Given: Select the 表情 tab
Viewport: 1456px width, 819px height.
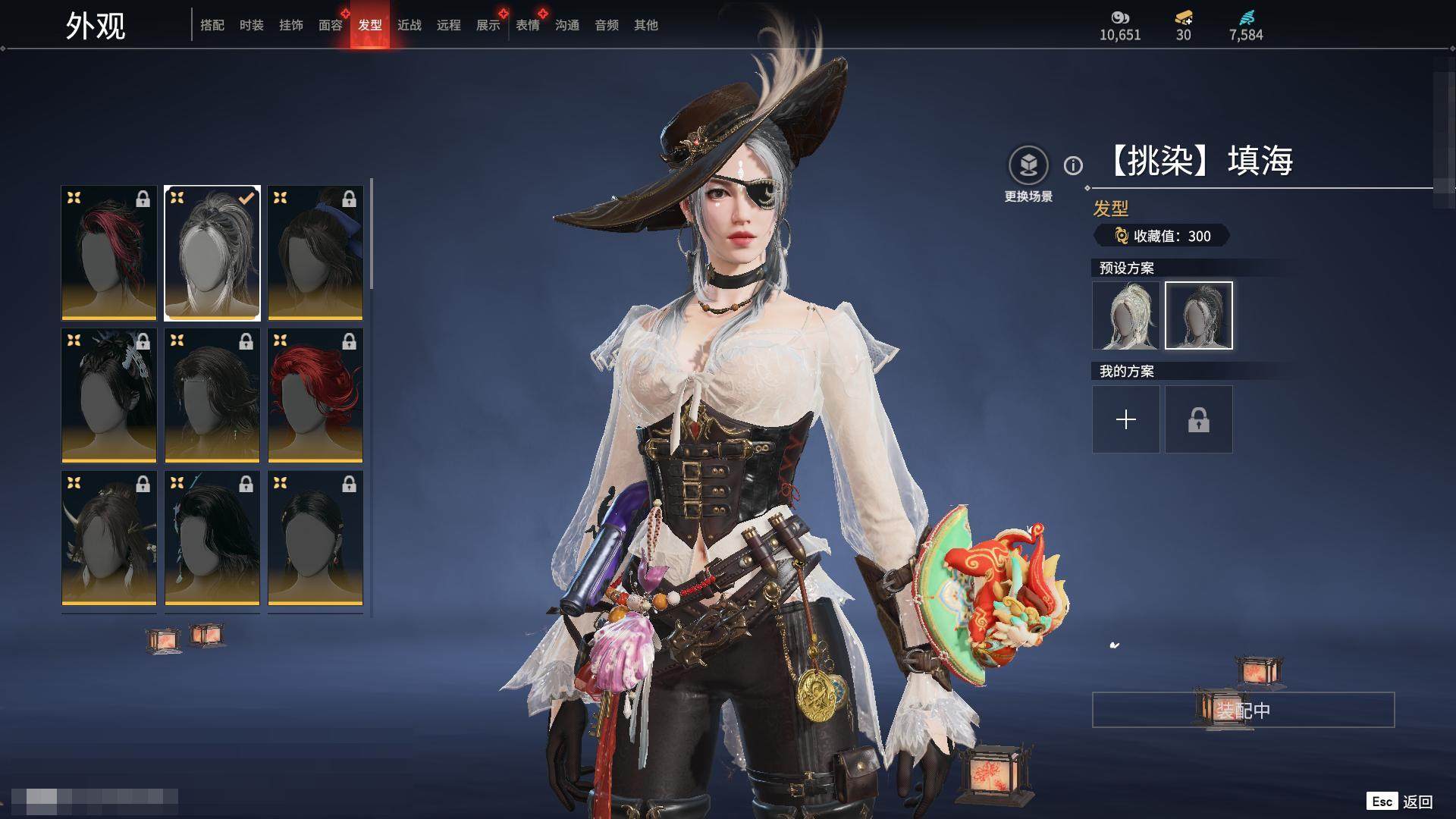Looking at the screenshot, I should (x=528, y=25).
